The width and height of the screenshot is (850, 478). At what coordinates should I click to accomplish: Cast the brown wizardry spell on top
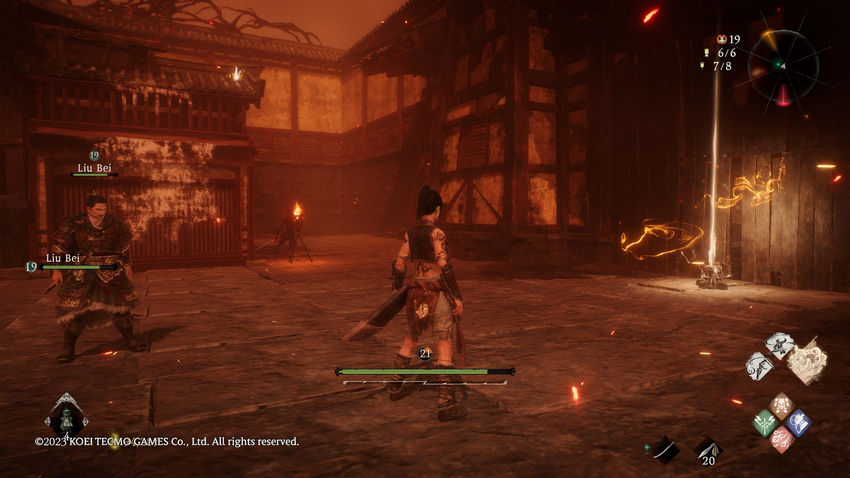781,406
